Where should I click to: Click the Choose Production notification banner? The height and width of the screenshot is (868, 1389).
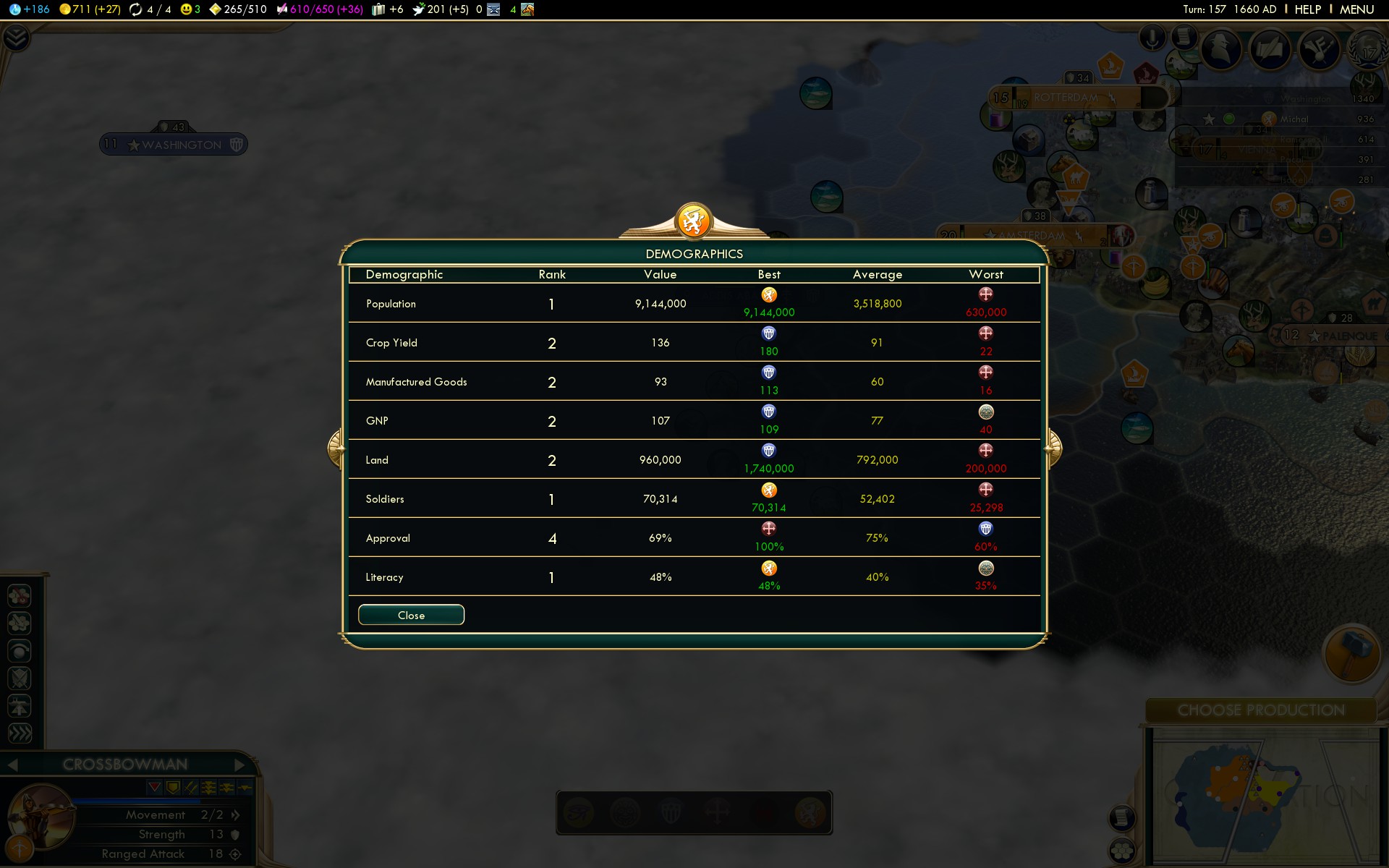[1261, 710]
